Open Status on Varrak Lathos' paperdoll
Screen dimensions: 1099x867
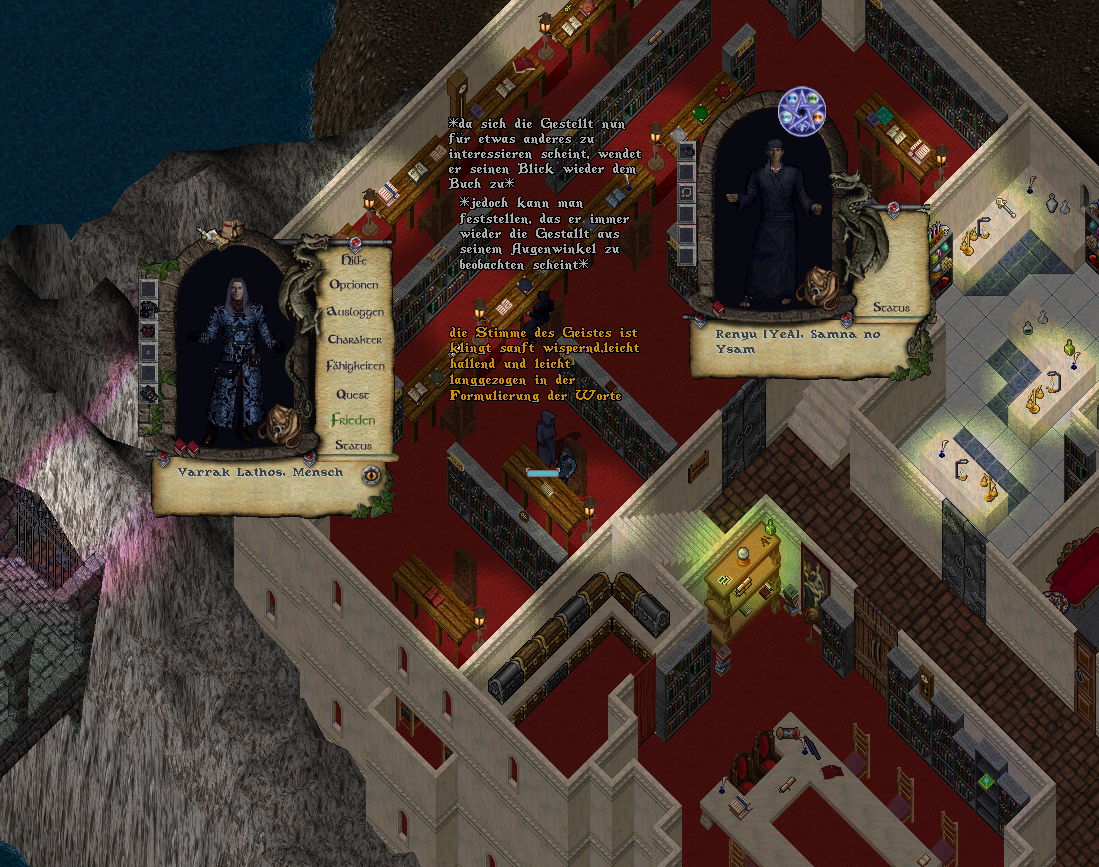tap(354, 445)
